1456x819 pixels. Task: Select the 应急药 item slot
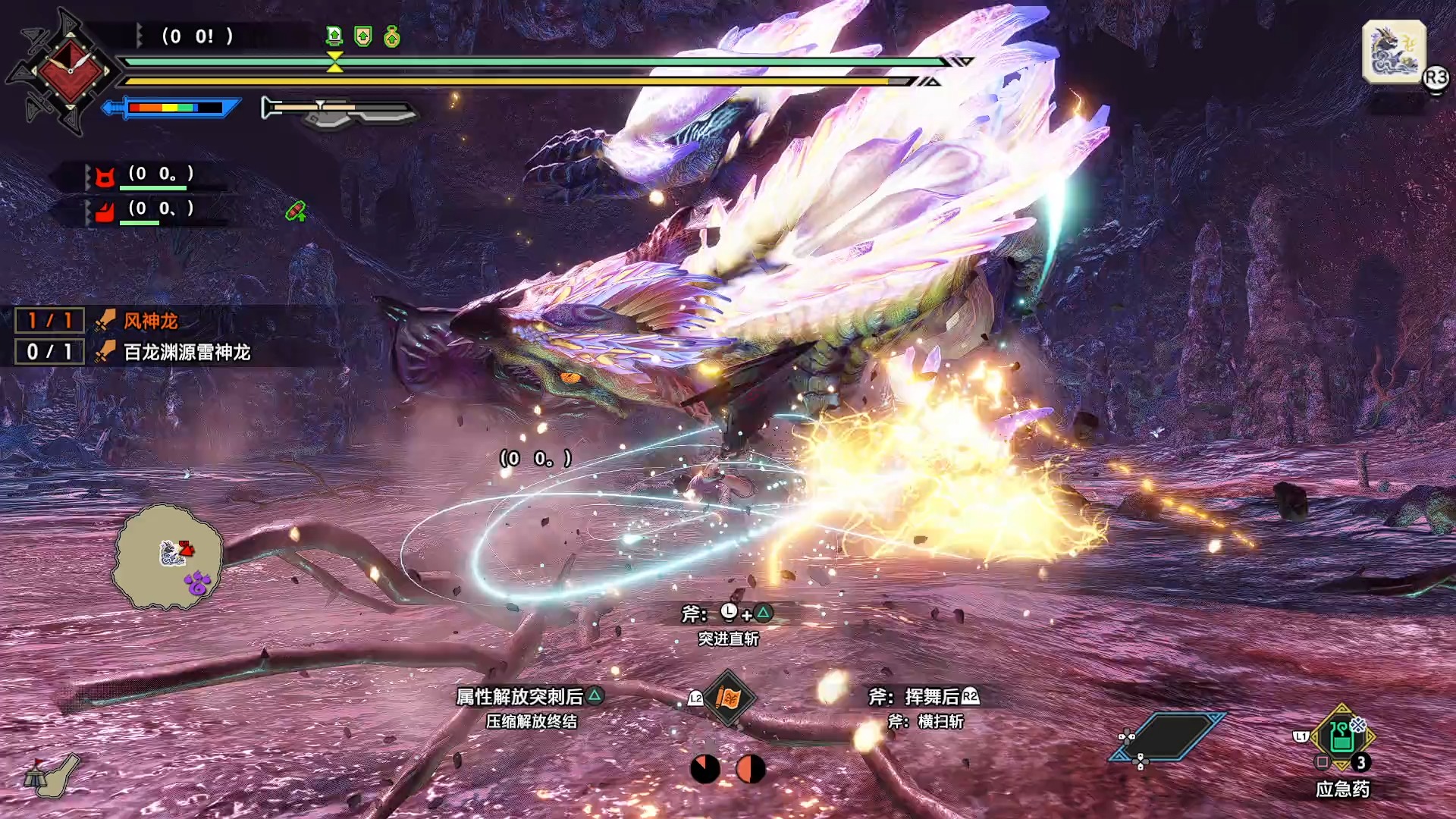[1341, 737]
